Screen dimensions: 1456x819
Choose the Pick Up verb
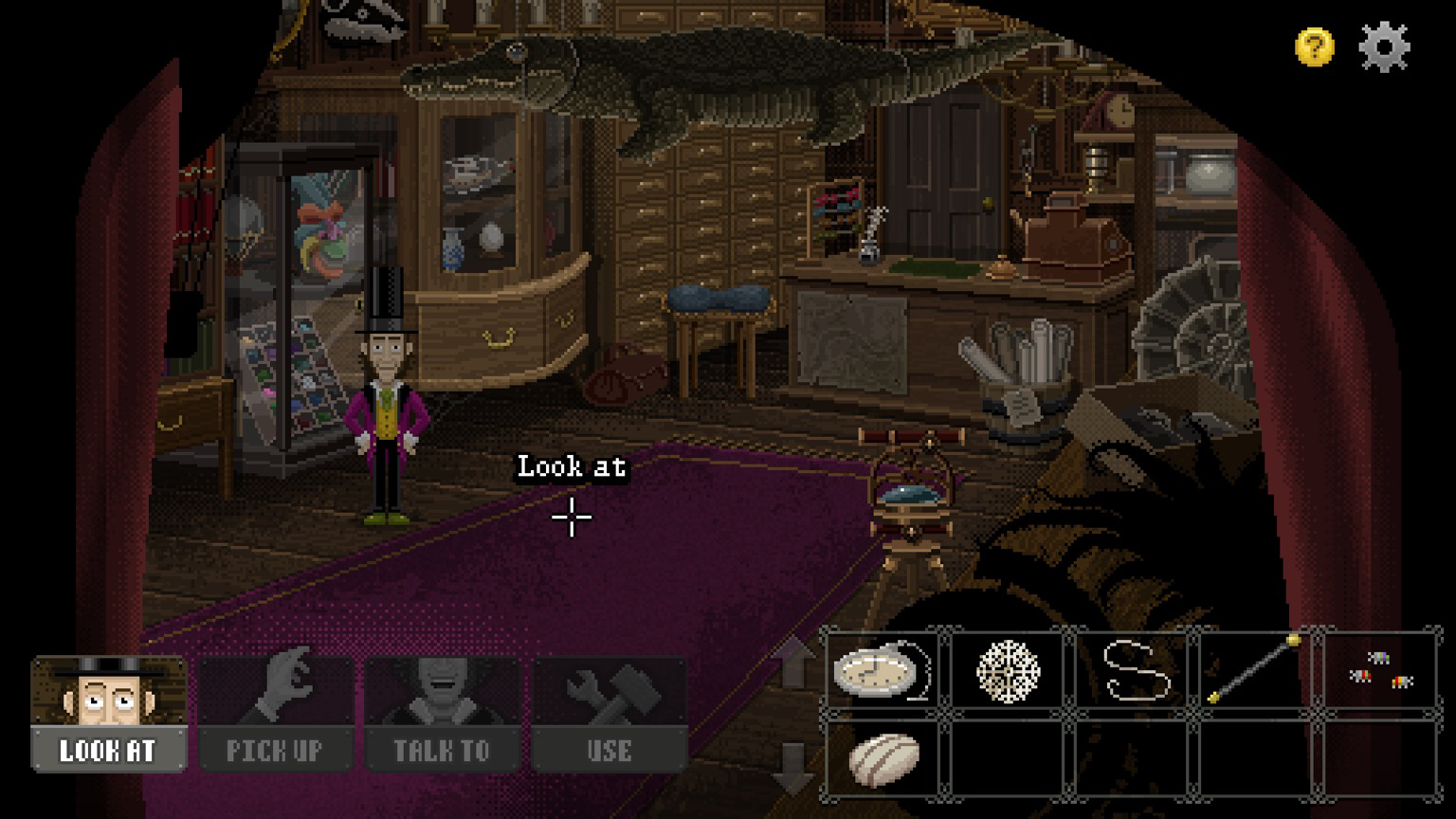[x=275, y=714]
